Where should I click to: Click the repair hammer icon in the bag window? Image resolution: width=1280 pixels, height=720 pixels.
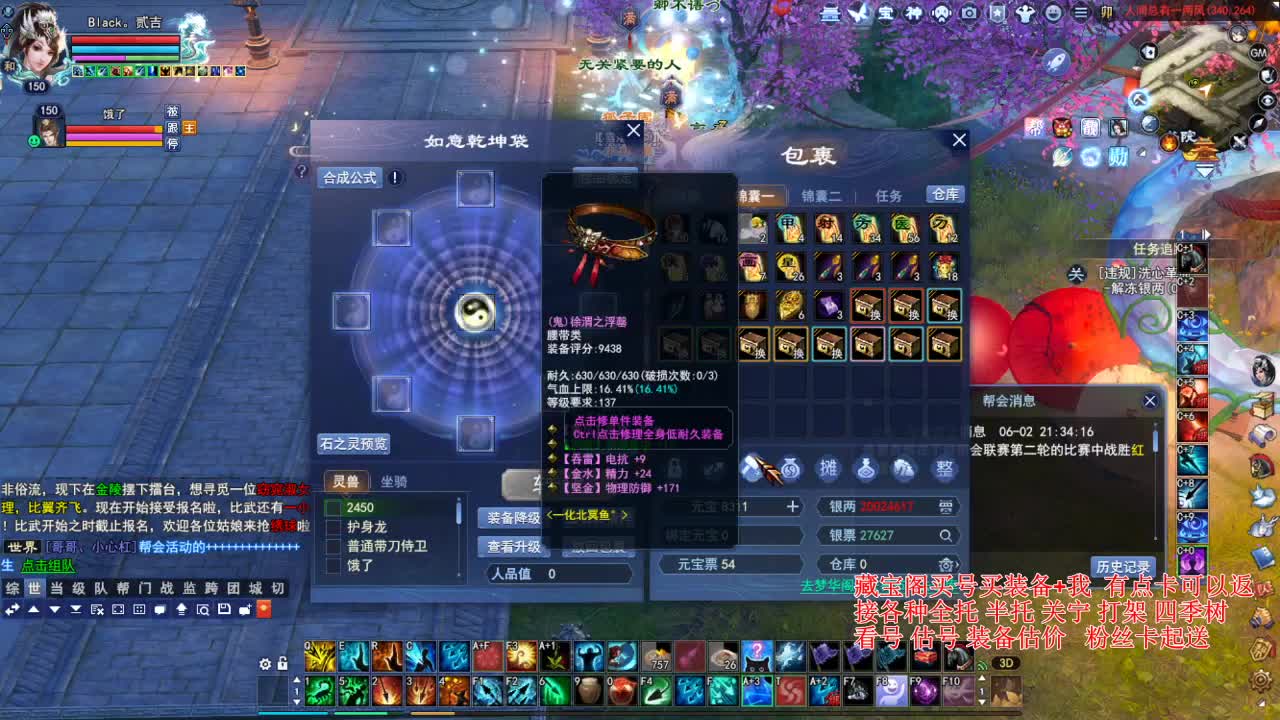pos(752,466)
